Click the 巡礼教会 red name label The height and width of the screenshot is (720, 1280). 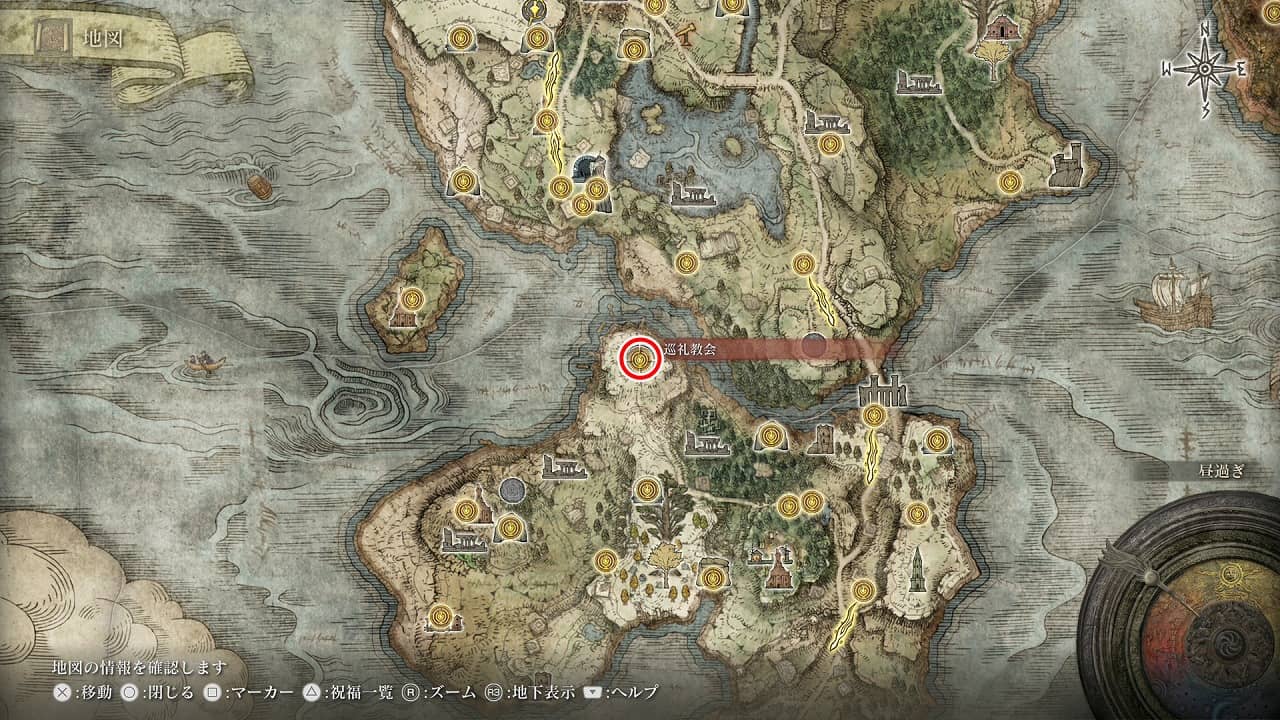(681, 349)
